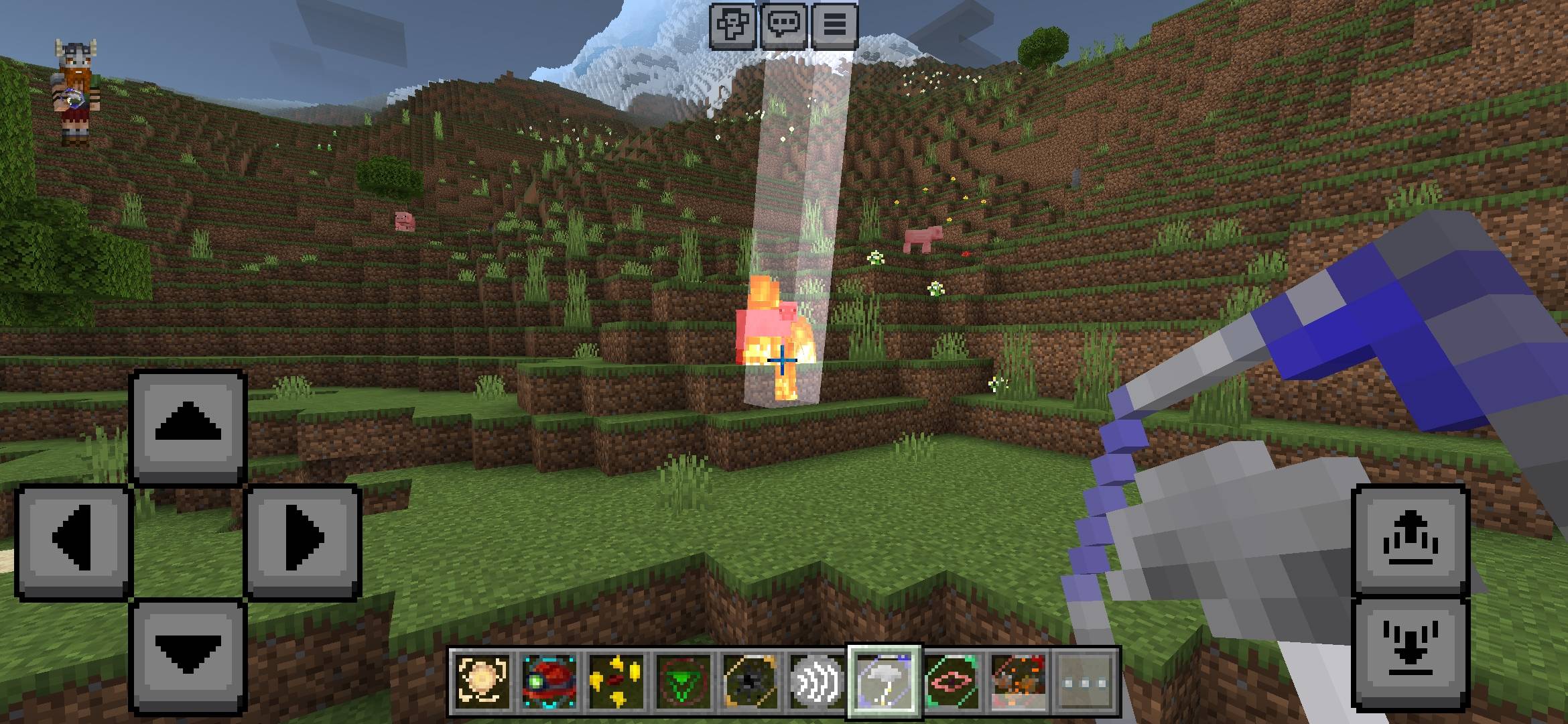Tap the move backward down arrow

188,655
